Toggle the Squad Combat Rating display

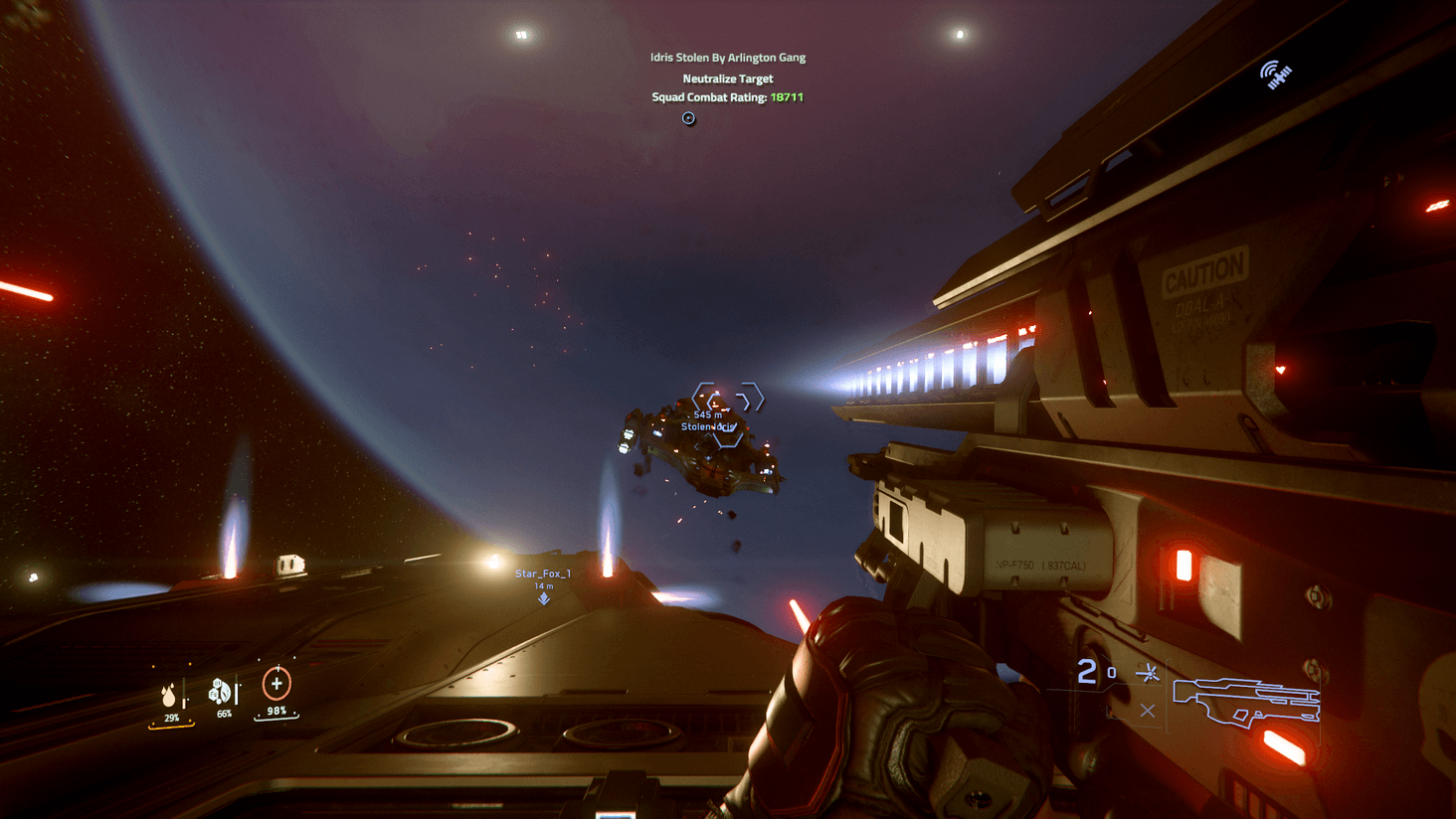725,97
